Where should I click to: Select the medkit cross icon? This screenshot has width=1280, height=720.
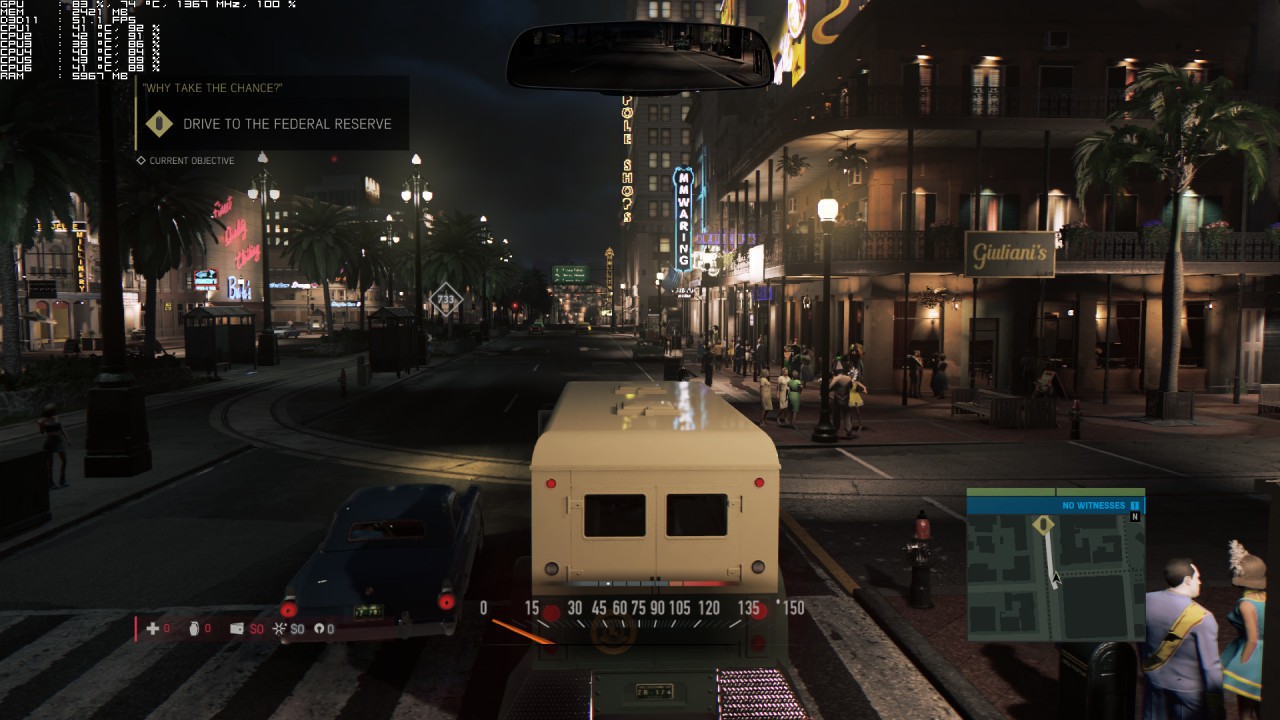(x=153, y=629)
